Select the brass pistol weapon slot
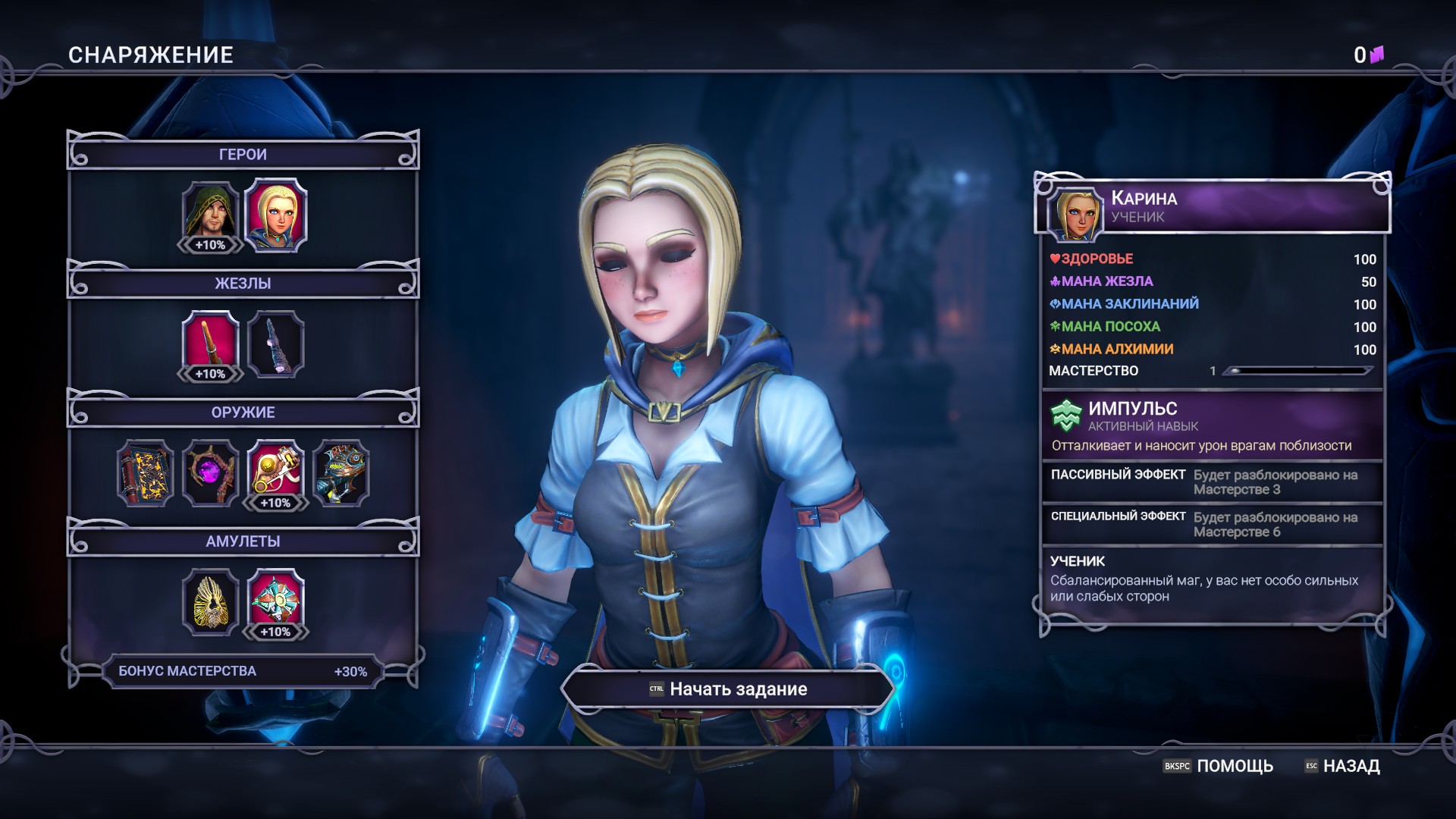 tap(275, 472)
